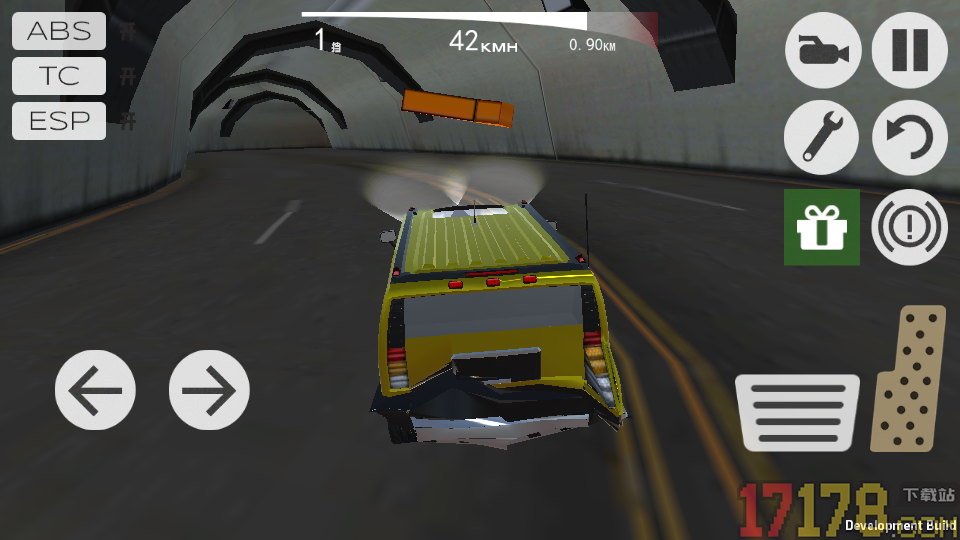The image size is (960, 540).
Task: Open the wrench repair settings
Action: pyautogui.click(x=822, y=138)
